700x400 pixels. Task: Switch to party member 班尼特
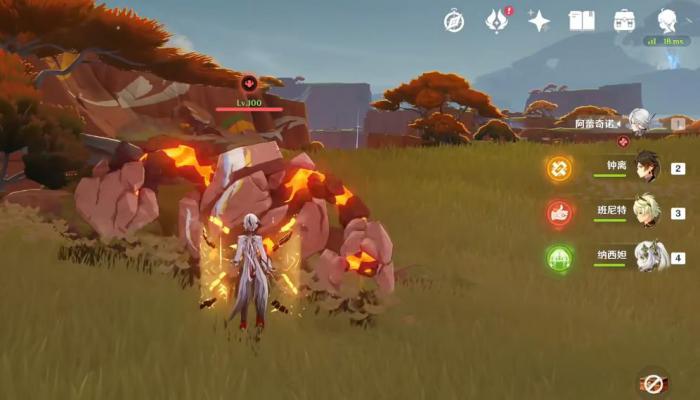[647, 212]
